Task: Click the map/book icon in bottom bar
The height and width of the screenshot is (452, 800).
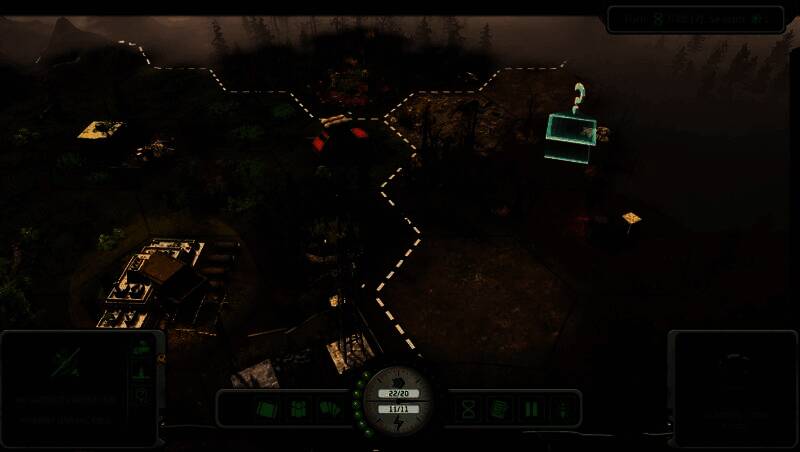Action: [267, 408]
